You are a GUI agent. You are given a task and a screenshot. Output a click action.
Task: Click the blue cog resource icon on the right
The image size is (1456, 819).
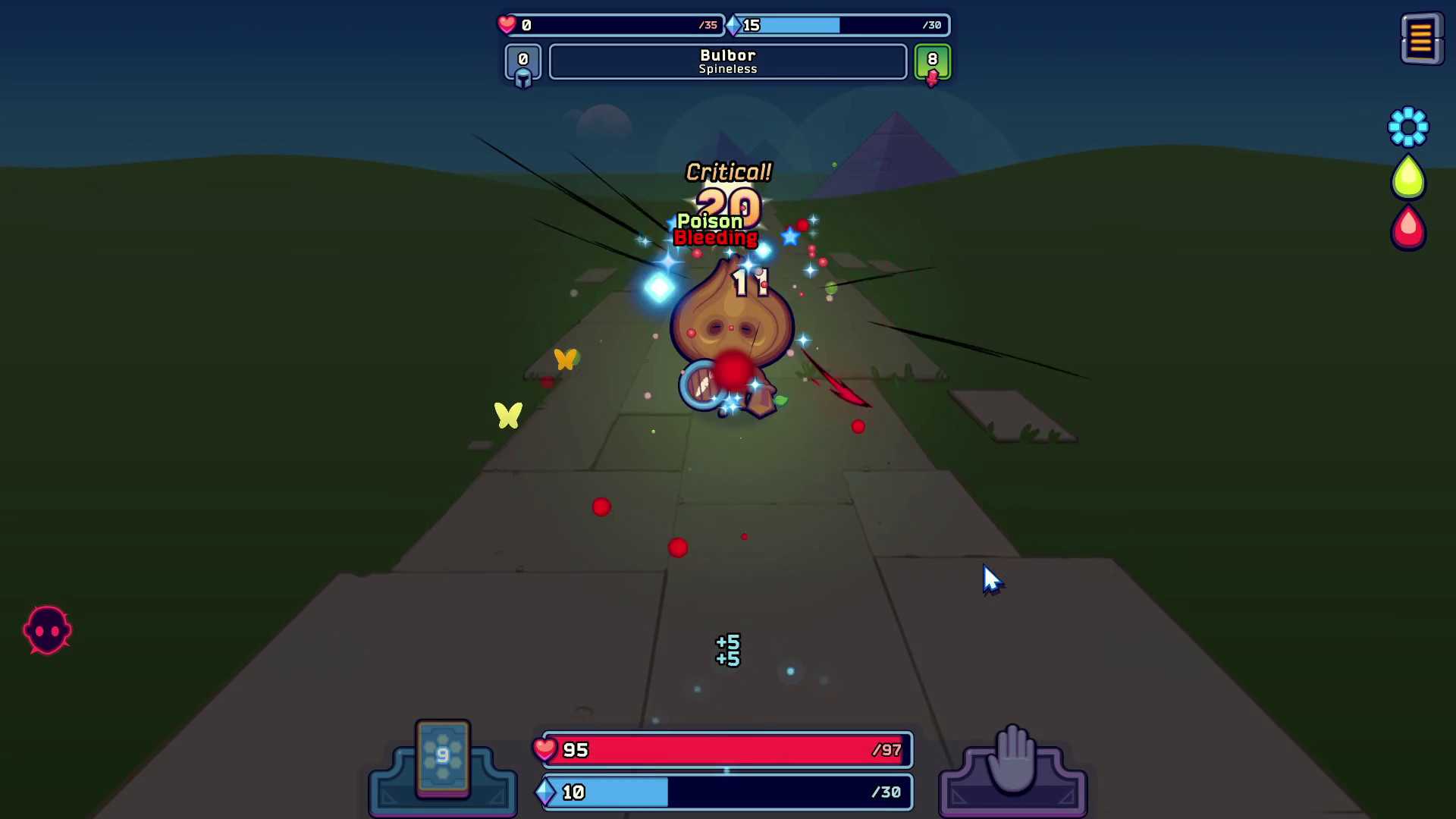click(x=1407, y=129)
